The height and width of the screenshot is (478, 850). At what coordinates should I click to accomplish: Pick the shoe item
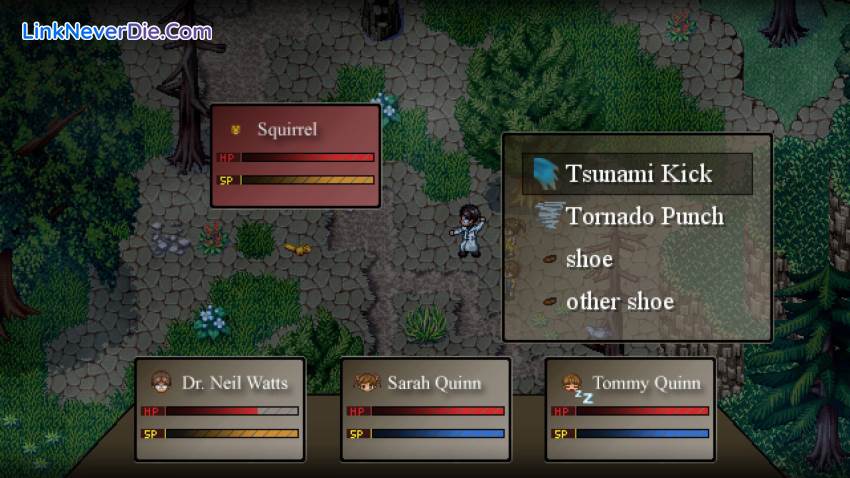[x=589, y=259]
